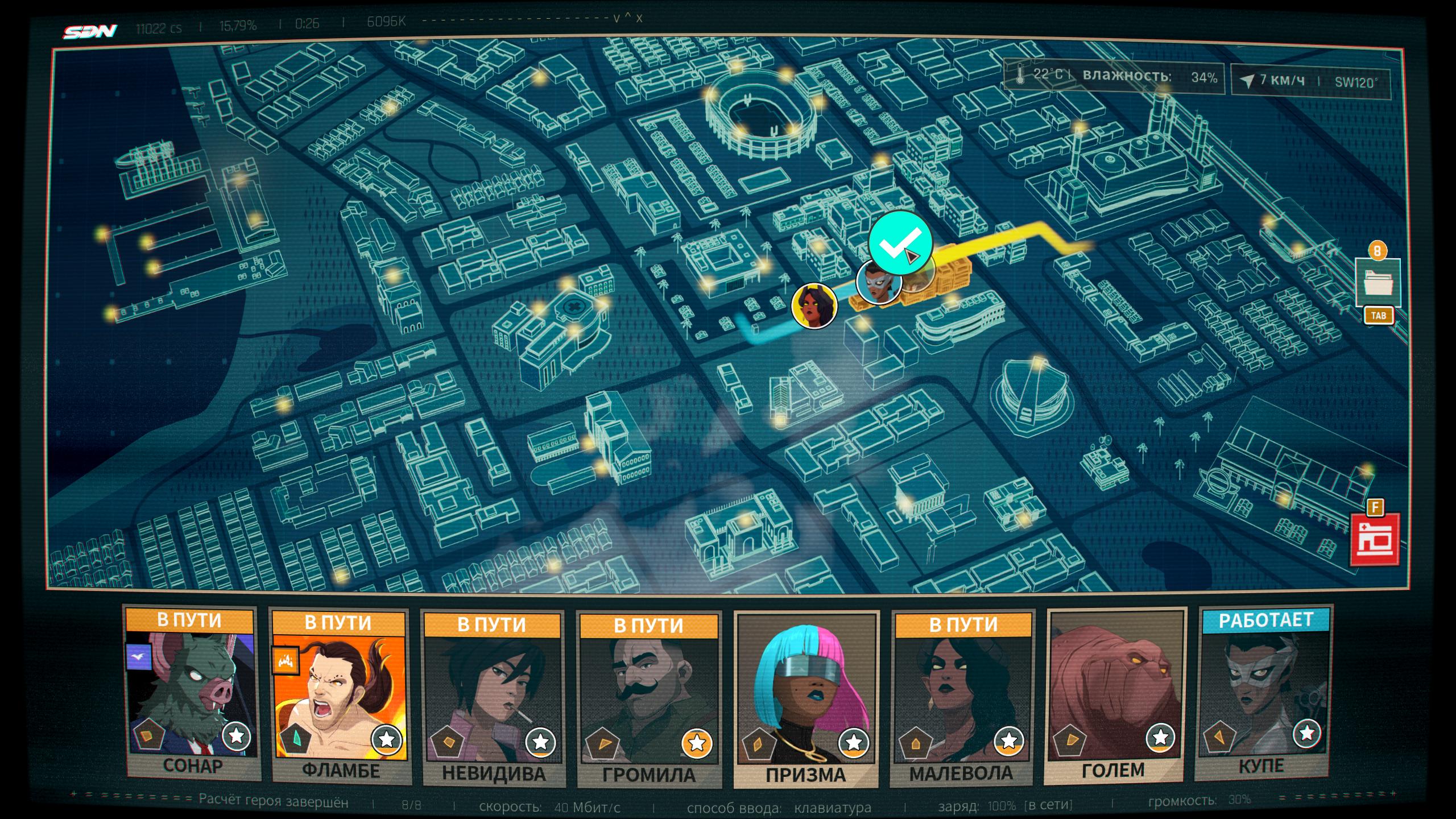This screenshot has width=1456, height=819.
Task: Pick the Голем hero card
Action: click(1116, 694)
